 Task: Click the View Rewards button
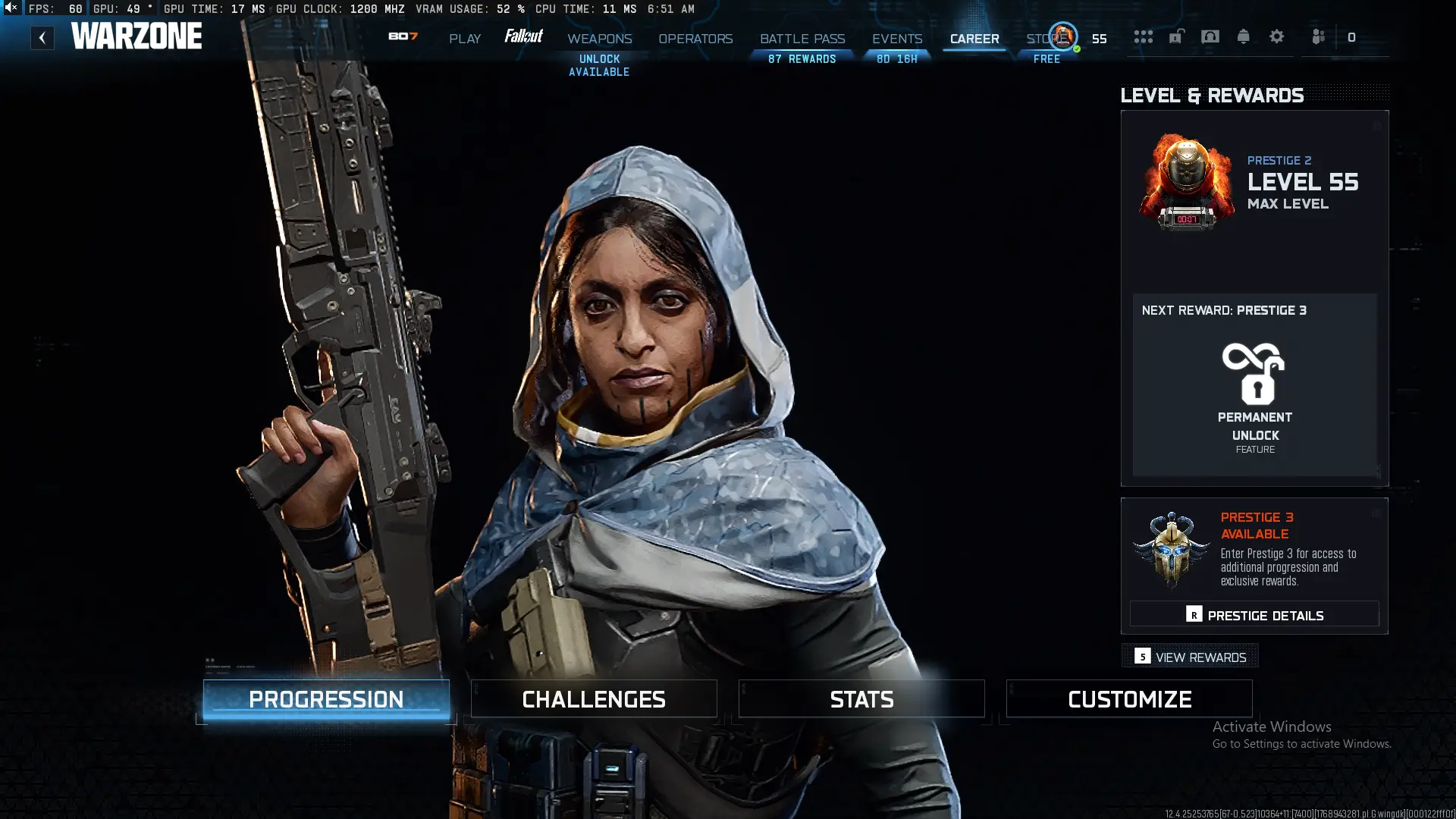(x=1191, y=657)
